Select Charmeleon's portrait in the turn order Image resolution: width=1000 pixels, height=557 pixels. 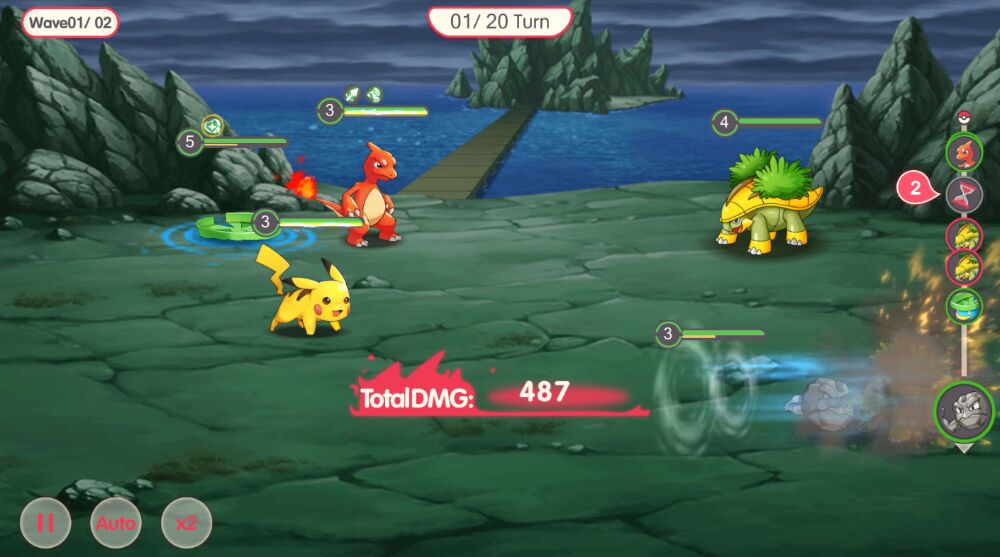tap(964, 152)
